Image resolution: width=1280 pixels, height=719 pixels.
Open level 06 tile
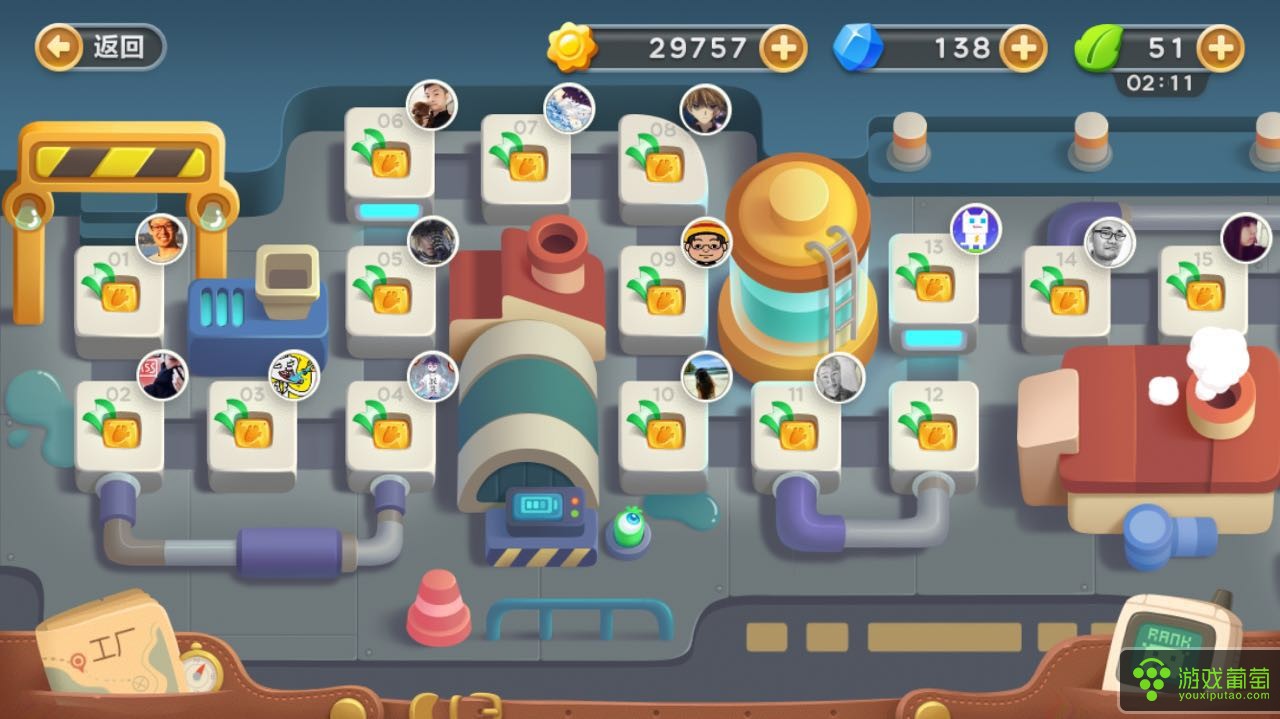click(389, 158)
